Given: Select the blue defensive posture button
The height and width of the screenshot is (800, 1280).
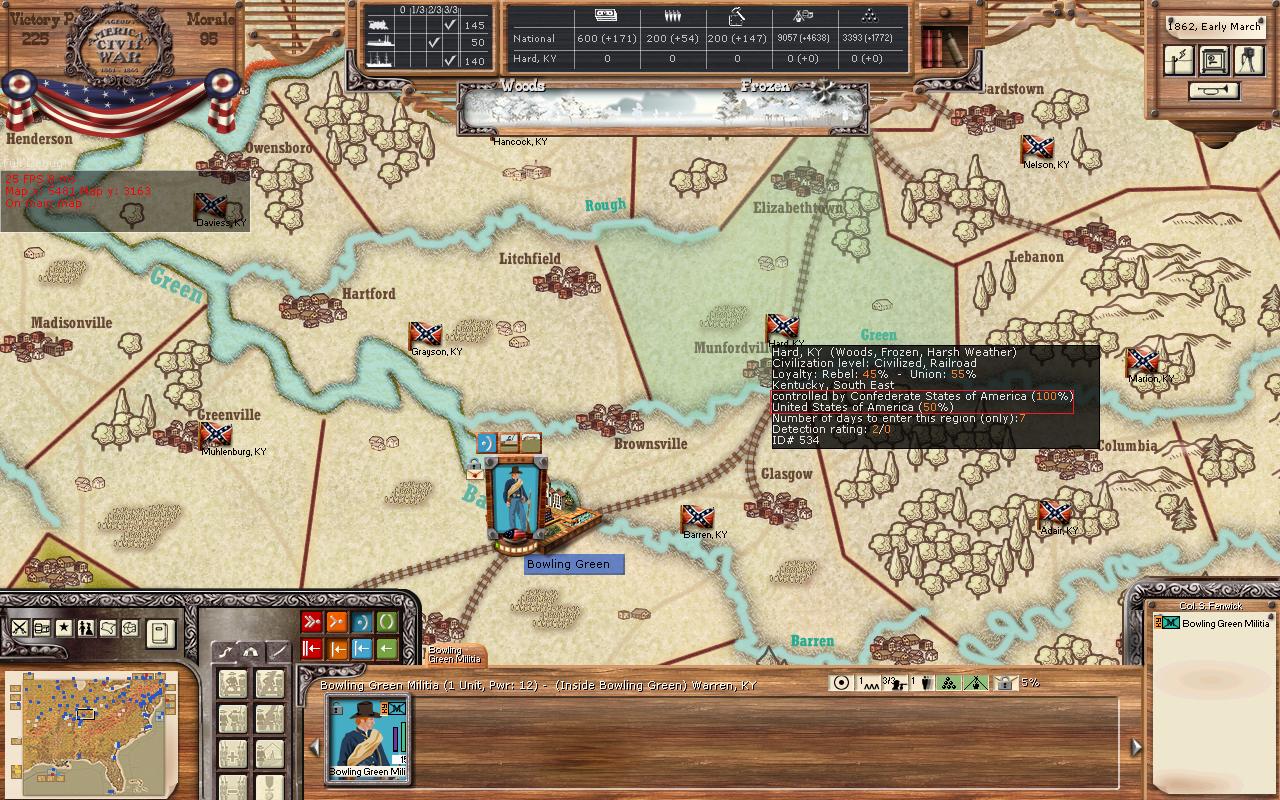Looking at the screenshot, I should tap(361, 623).
